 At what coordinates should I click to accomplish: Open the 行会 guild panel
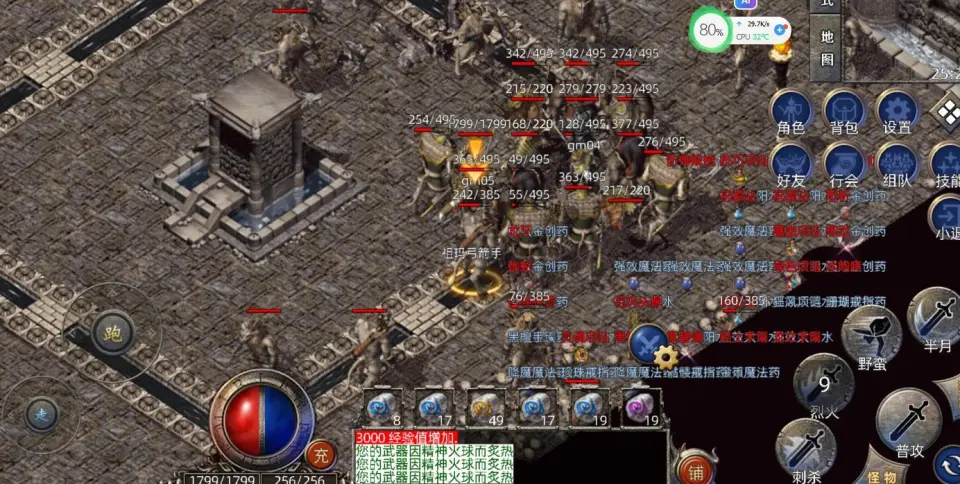click(x=844, y=165)
